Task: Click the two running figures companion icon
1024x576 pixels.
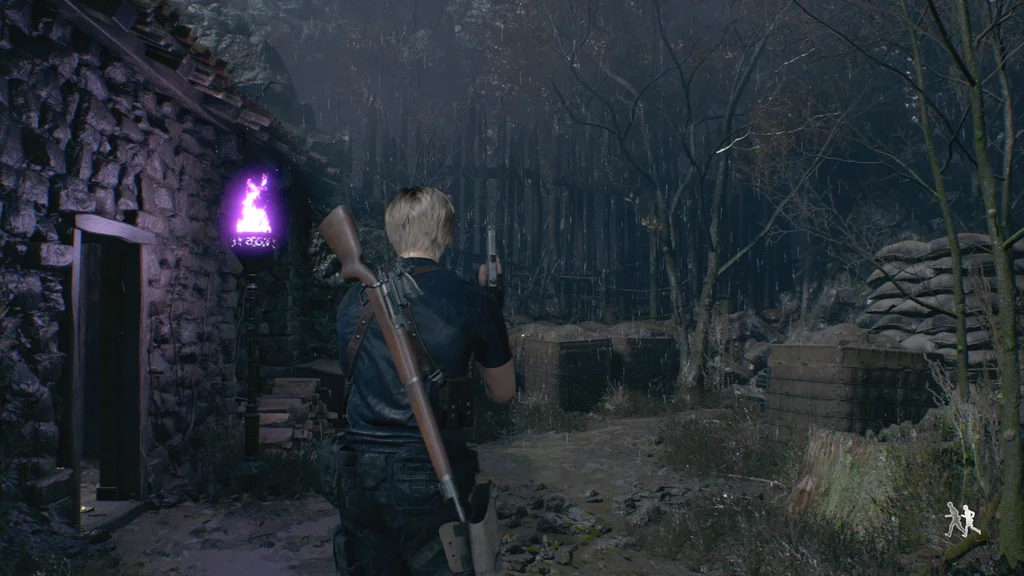Action: [x=962, y=520]
